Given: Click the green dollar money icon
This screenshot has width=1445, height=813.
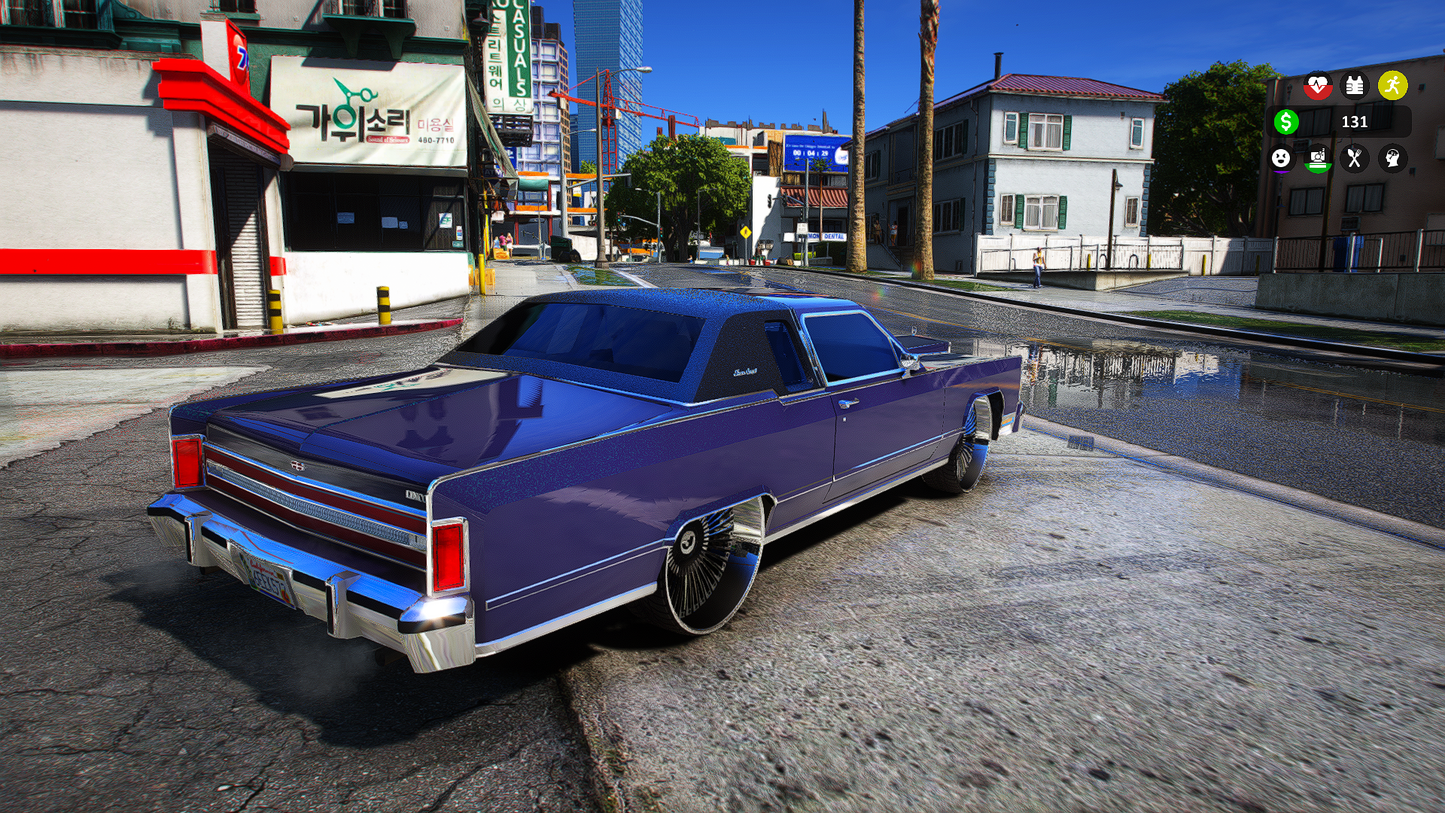Looking at the screenshot, I should coord(1286,121).
